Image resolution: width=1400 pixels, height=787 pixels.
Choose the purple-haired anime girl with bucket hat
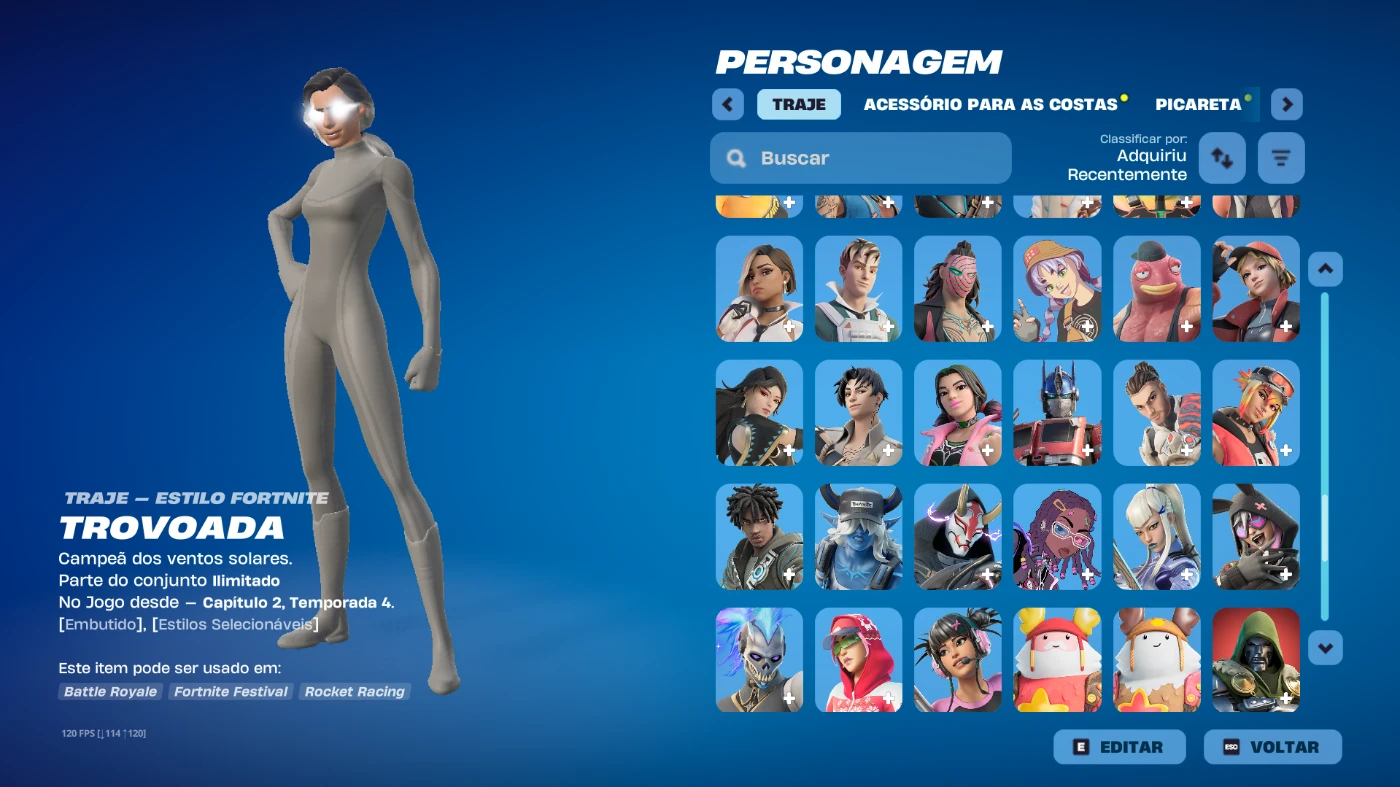coord(1057,289)
